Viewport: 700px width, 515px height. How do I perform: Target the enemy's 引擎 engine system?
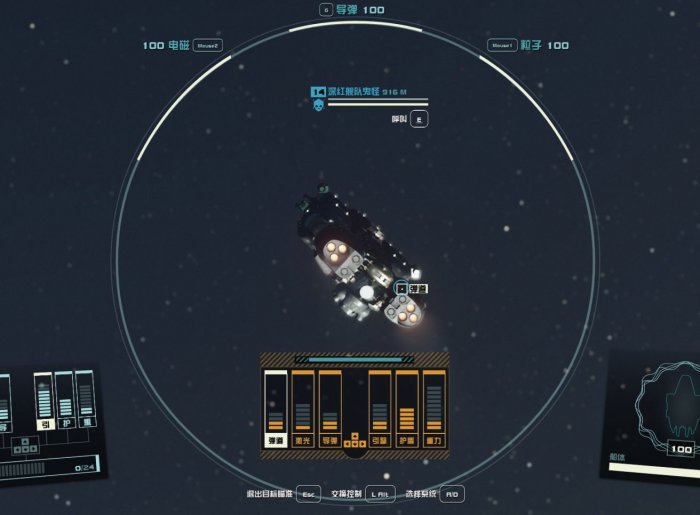pyautogui.click(x=380, y=409)
